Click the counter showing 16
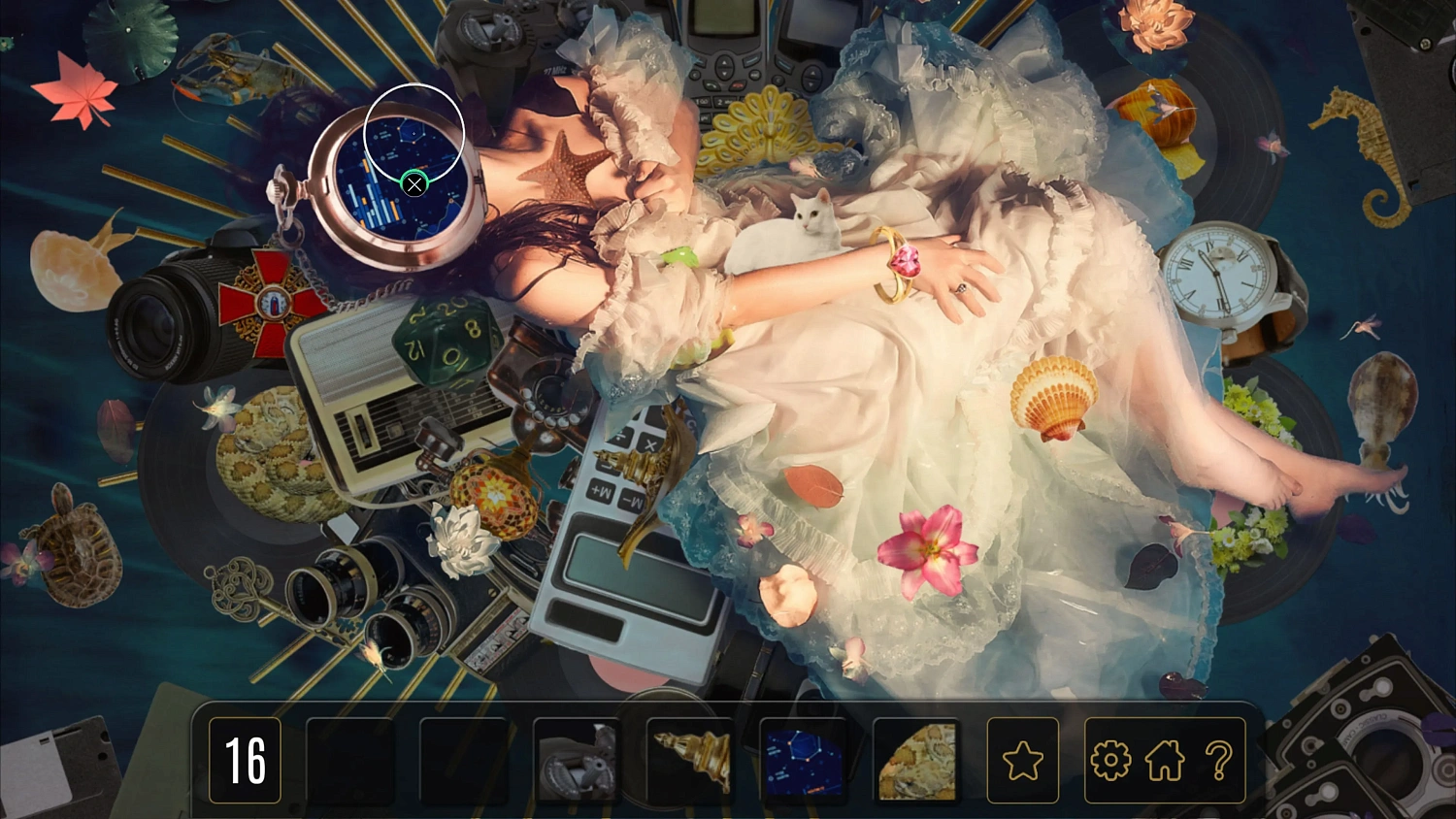Viewport: 1456px width, 819px height. (246, 761)
